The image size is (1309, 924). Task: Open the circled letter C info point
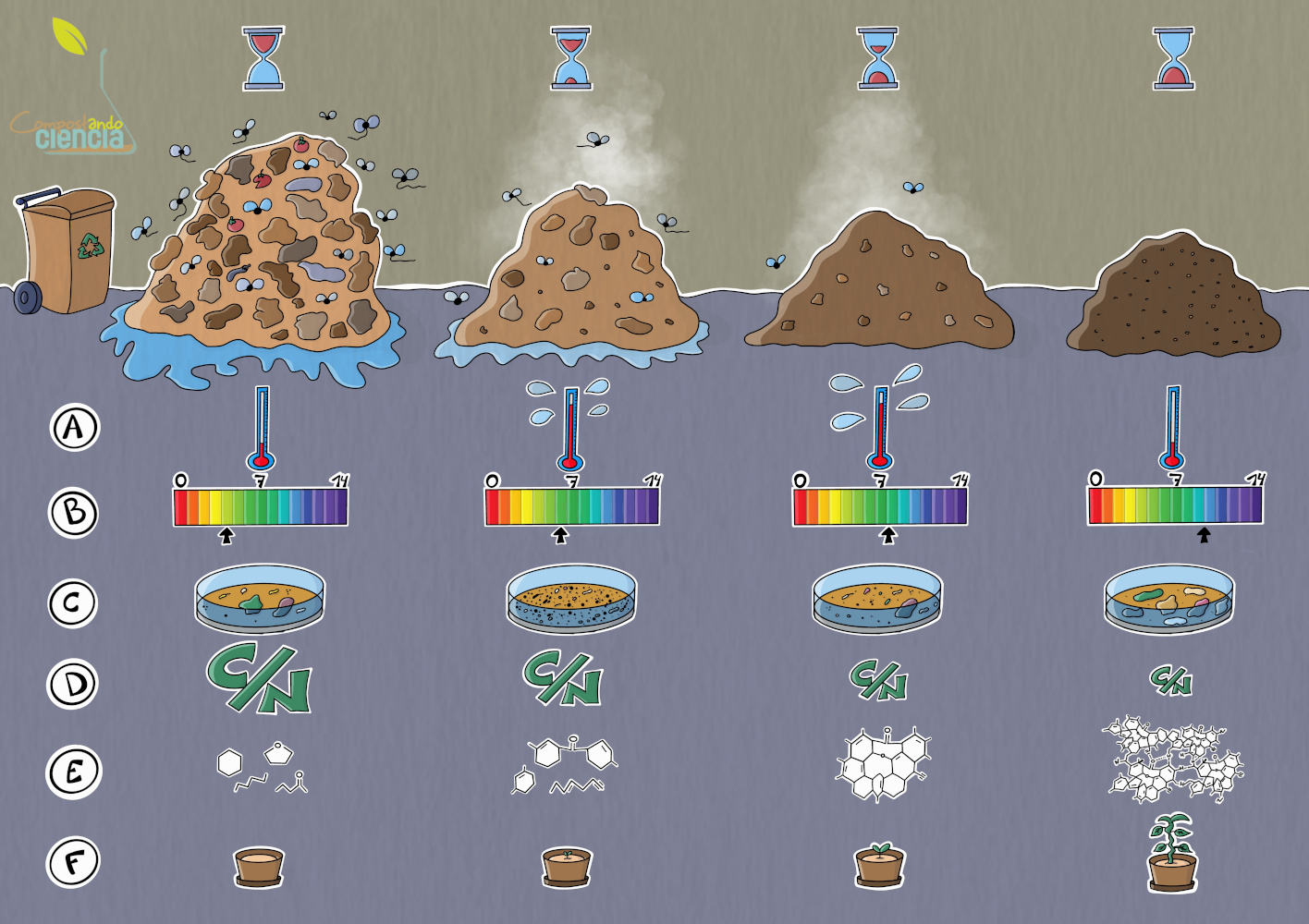[x=73, y=603]
